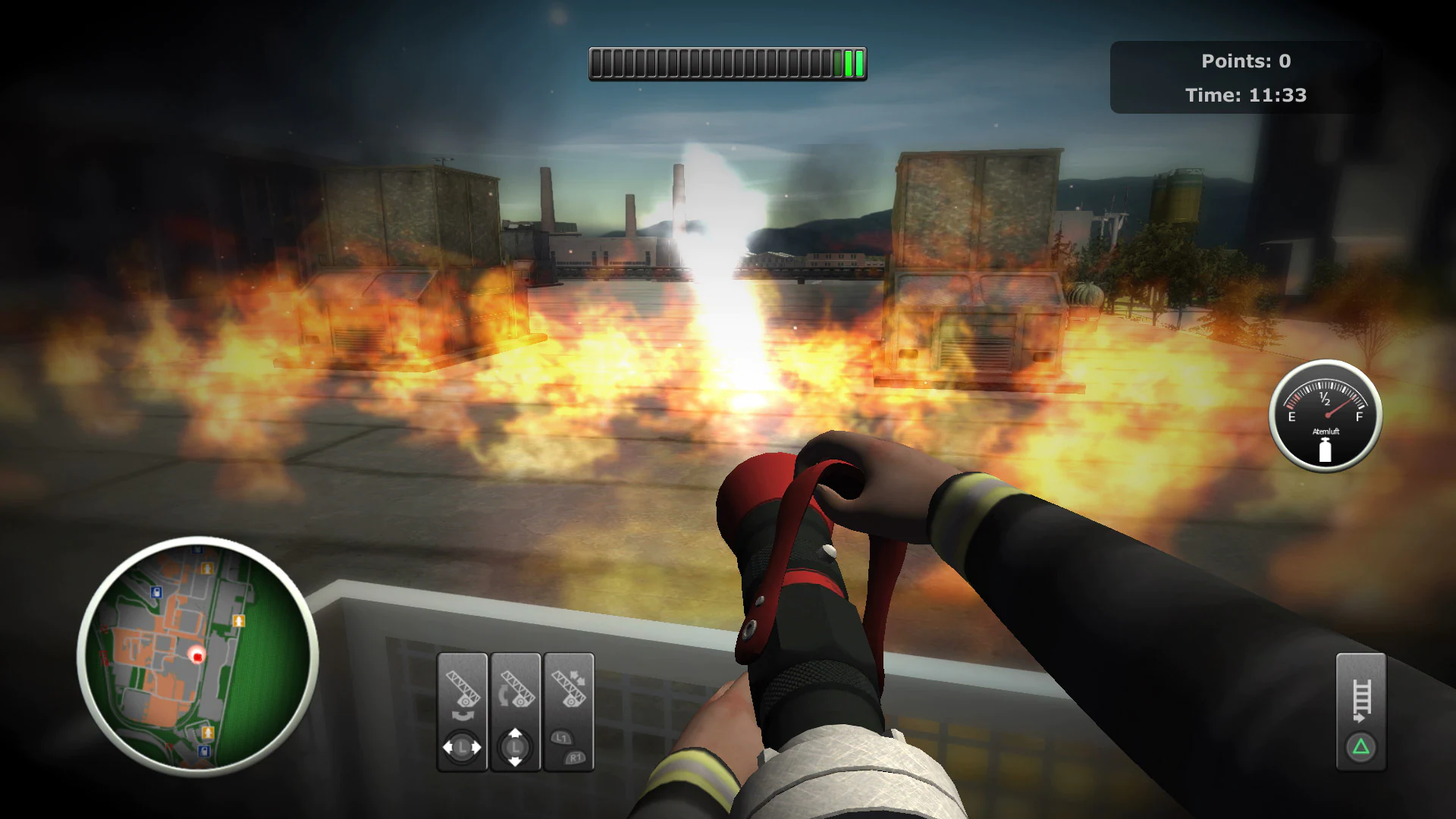Toggle the R1 shoulder button prompt

pyautogui.click(x=576, y=758)
